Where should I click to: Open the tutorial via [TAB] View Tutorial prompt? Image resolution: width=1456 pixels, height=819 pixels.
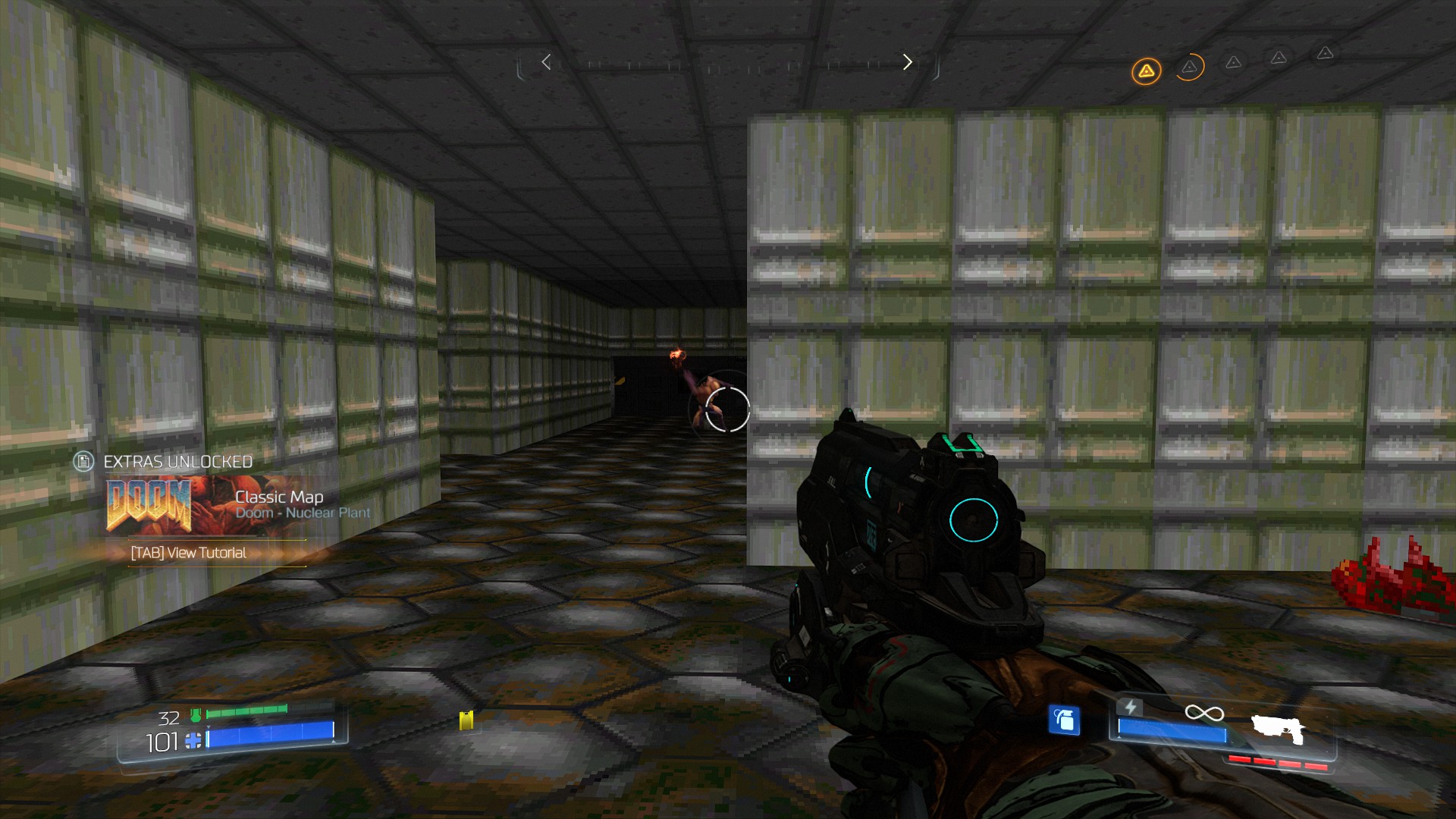188,554
